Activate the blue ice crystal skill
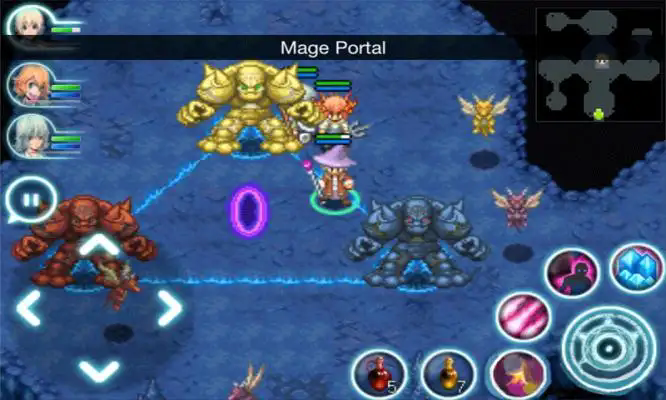The image size is (666, 400). click(x=636, y=268)
